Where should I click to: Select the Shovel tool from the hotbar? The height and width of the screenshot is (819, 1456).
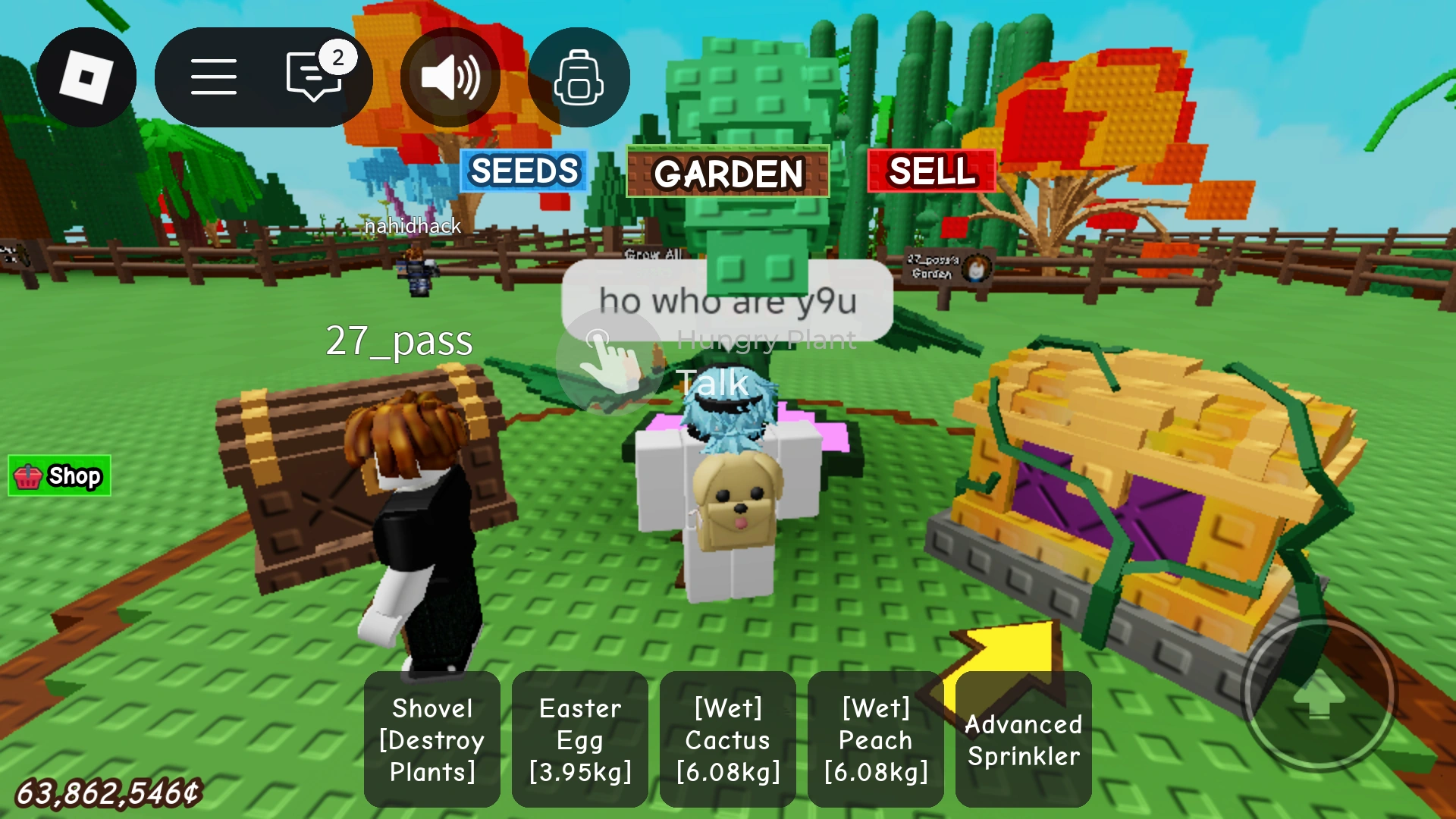(x=431, y=739)
